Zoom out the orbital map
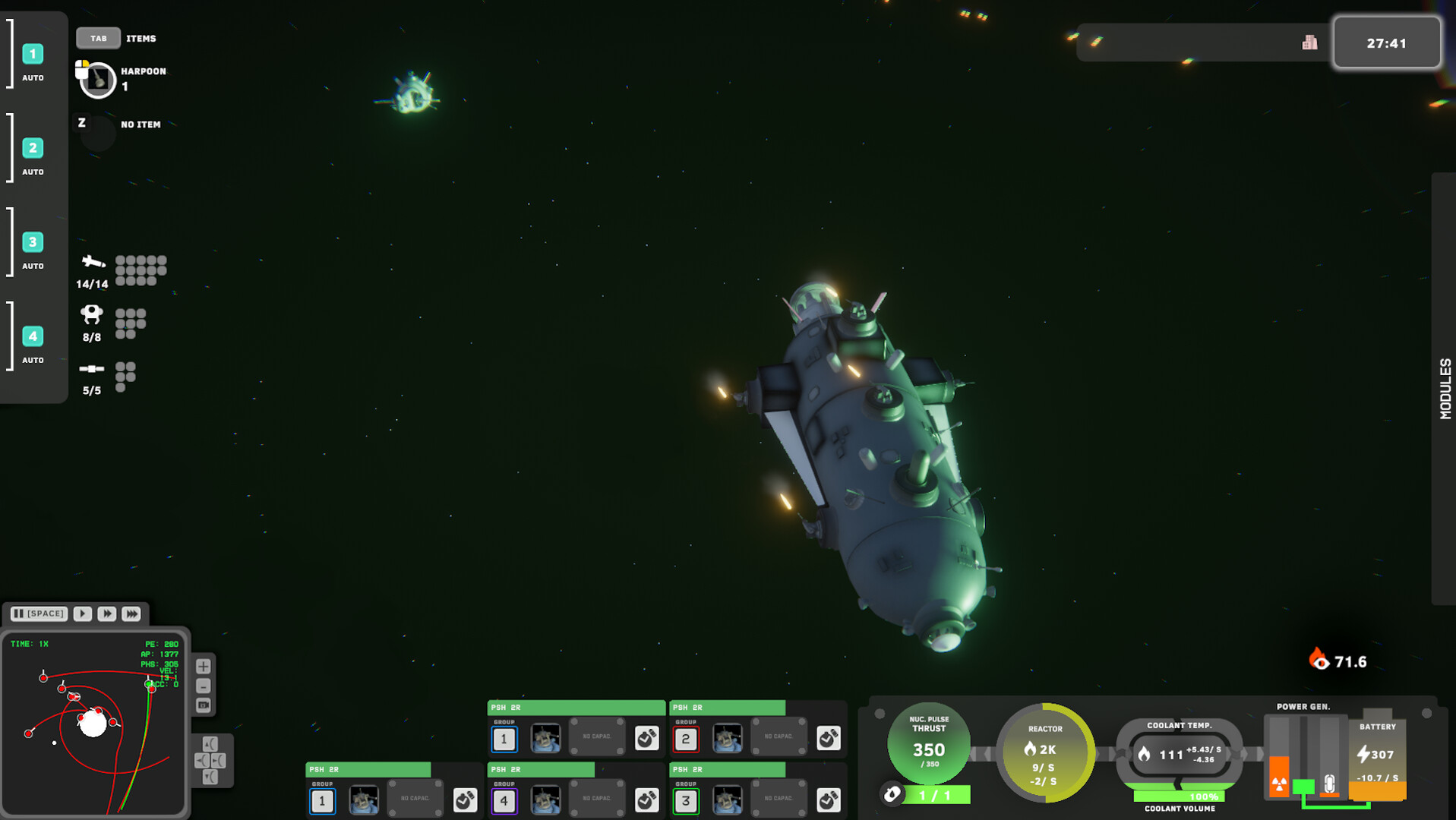The width and height of the screenshot is (1456, 820). click(x=204, y=686)
